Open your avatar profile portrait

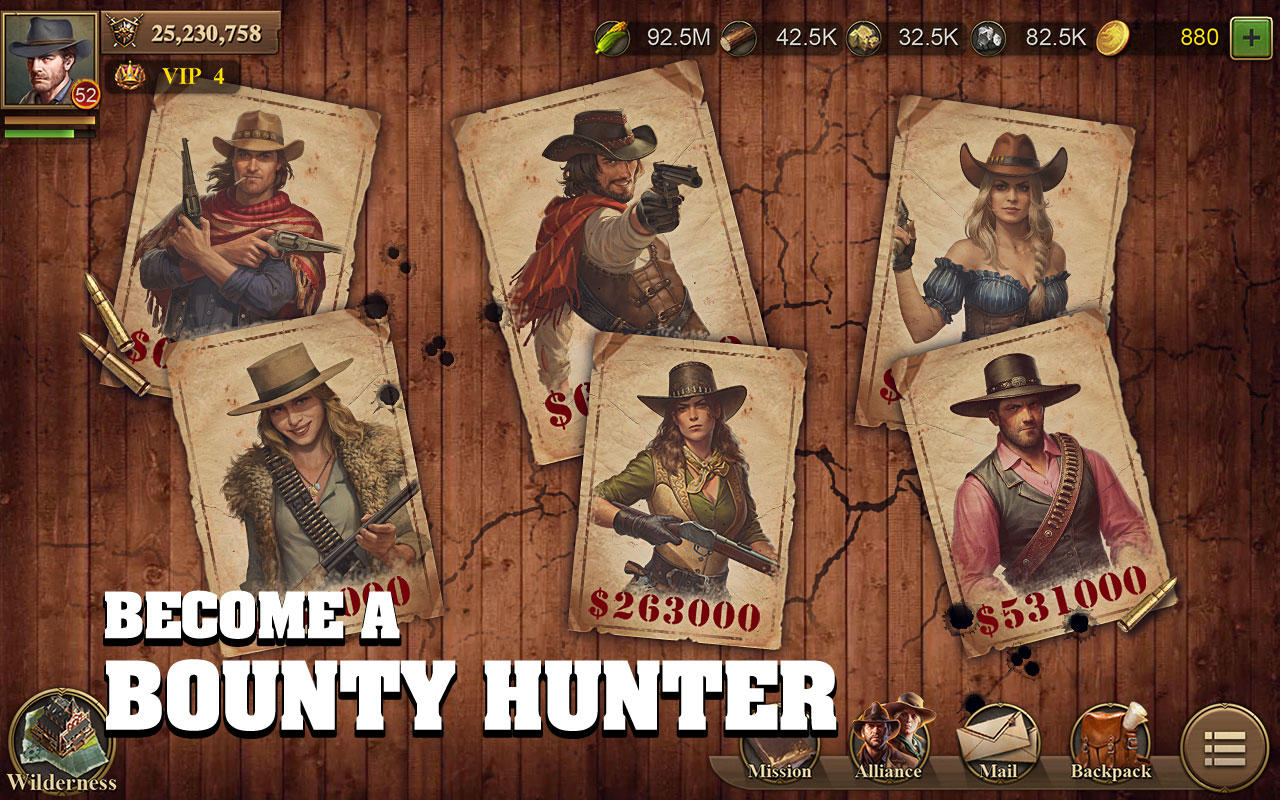click(48, 58)
